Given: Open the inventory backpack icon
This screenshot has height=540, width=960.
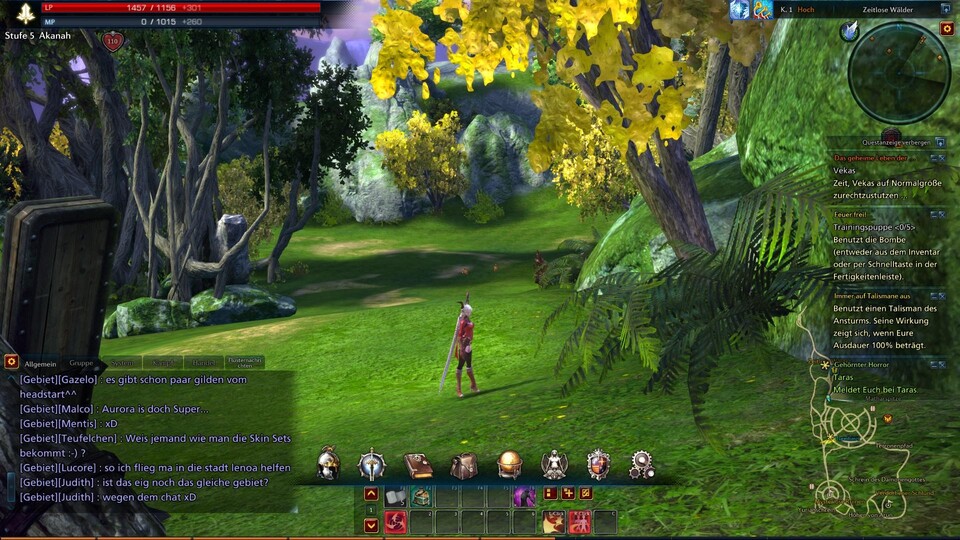Looking at the screenshot, I should point(463,464).
